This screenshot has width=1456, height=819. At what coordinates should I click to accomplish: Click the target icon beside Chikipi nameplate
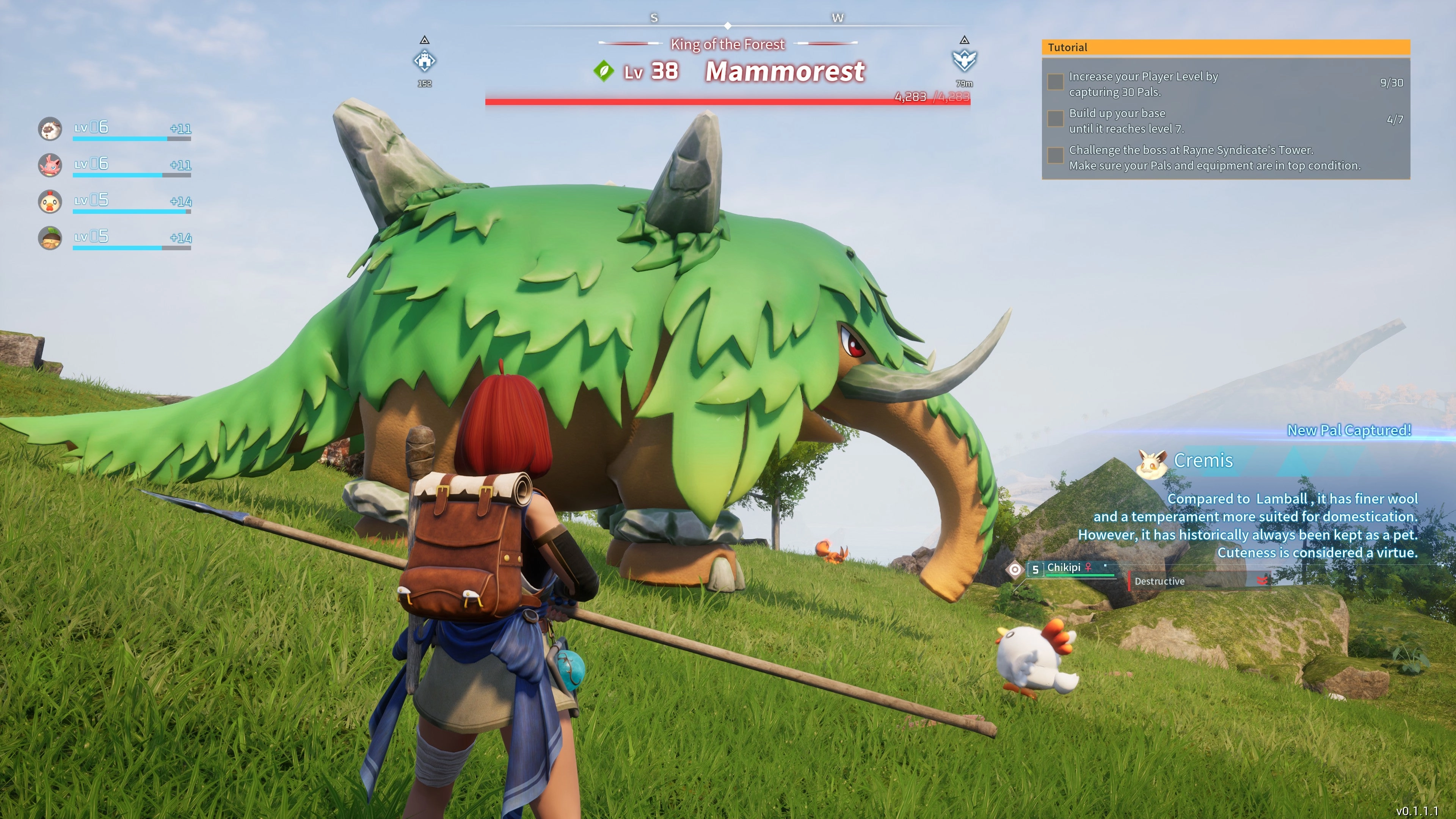click(1015, 570)
